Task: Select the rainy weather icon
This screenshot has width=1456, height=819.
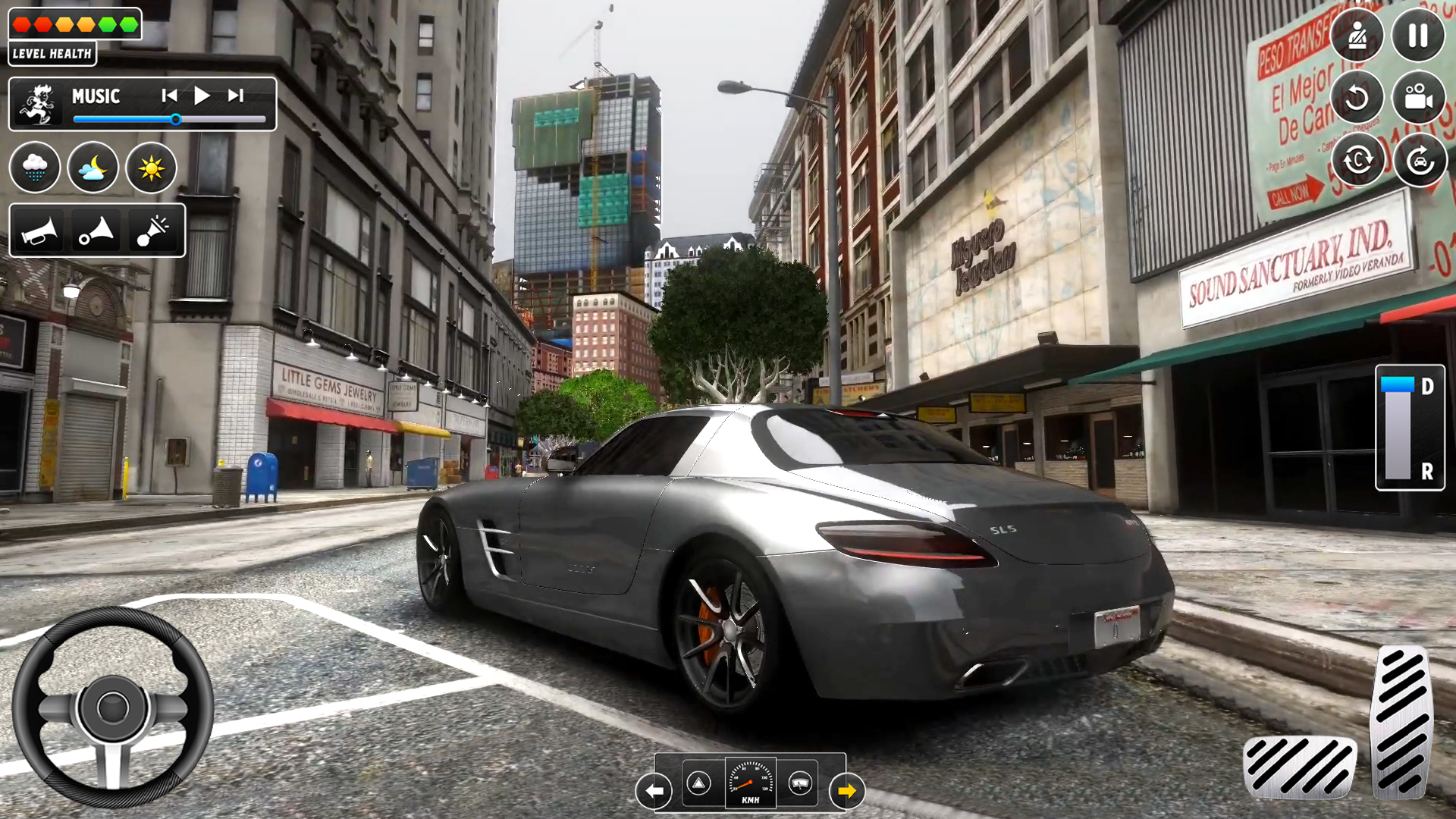Action: [35, 168]
